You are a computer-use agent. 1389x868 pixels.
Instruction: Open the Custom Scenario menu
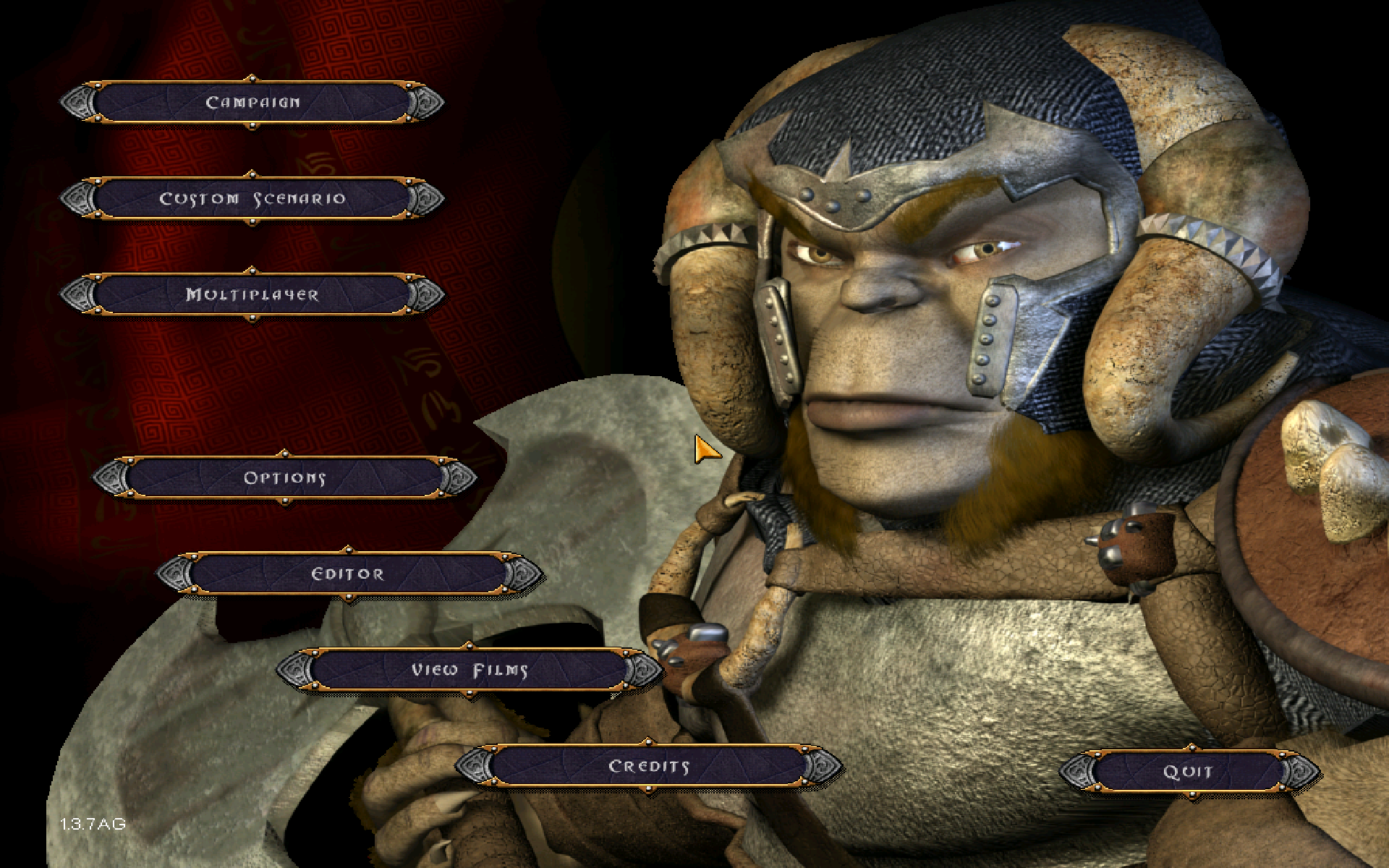(252, 199)
